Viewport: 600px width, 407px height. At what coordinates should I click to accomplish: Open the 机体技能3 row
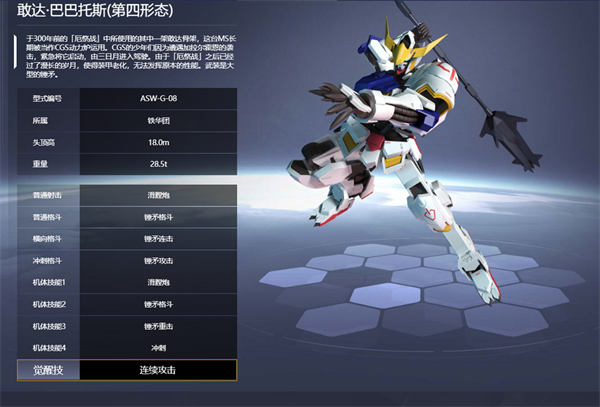[127, 326]
